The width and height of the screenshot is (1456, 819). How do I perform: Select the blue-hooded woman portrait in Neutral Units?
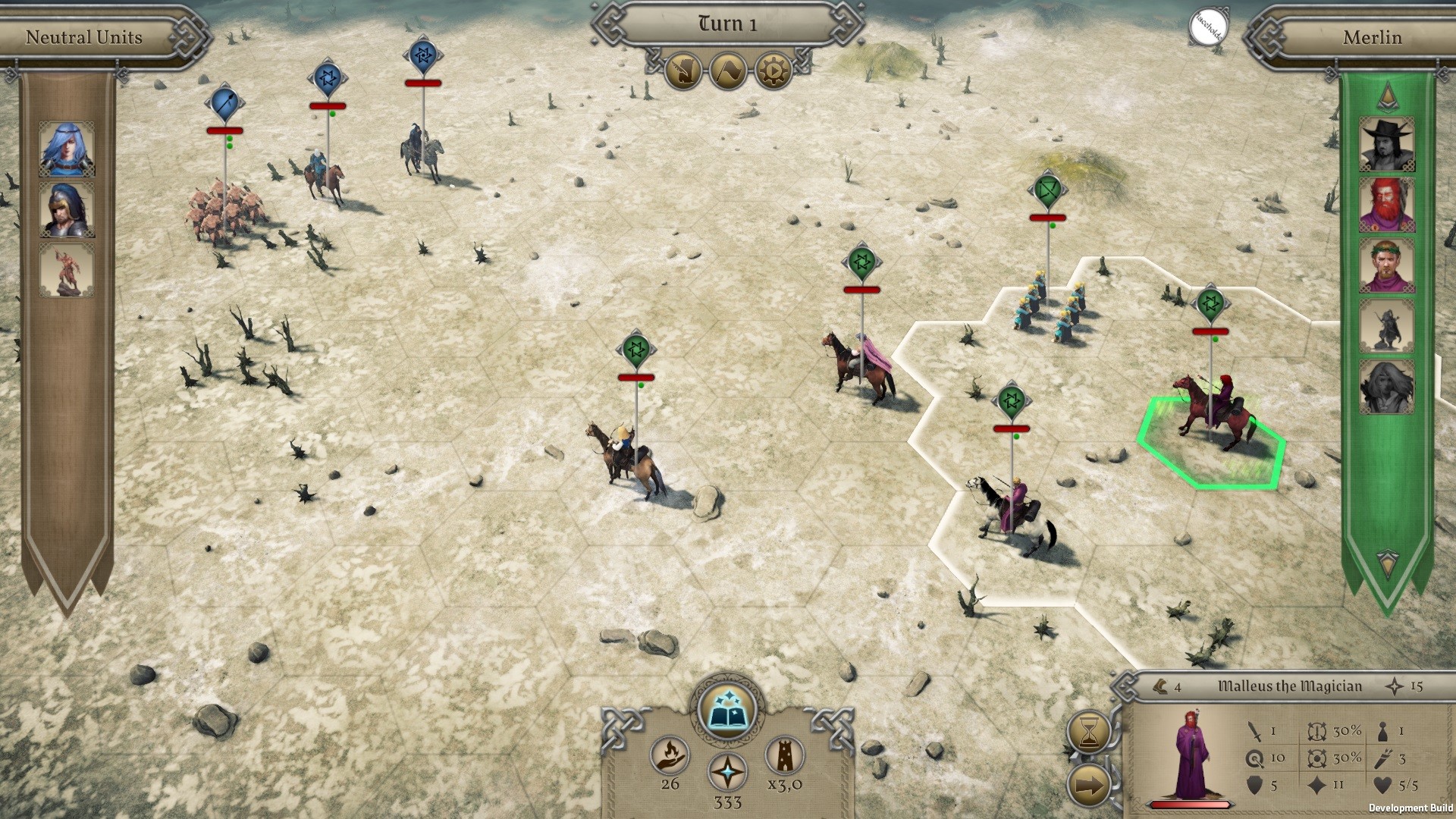point(67,209)
